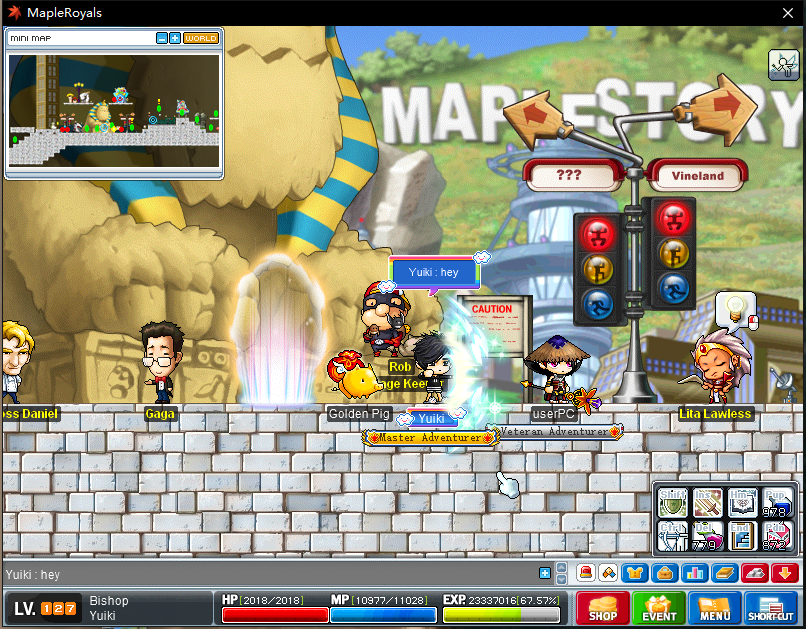Viewport: 806px width, 629px height.
Task: Click the red siren icon
Action: (586, 574)
